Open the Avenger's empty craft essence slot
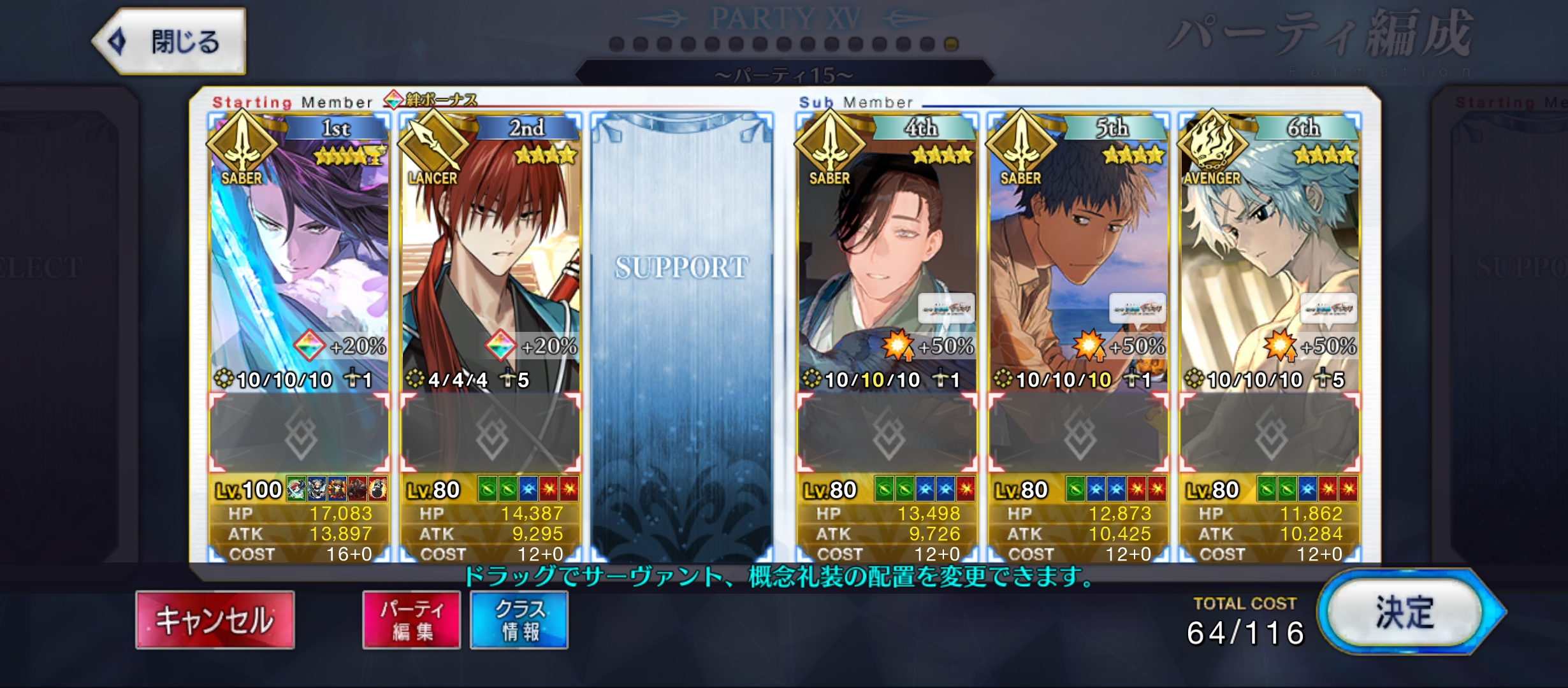The height and width of the screenshot is (688, 1568). point(1270,434)
